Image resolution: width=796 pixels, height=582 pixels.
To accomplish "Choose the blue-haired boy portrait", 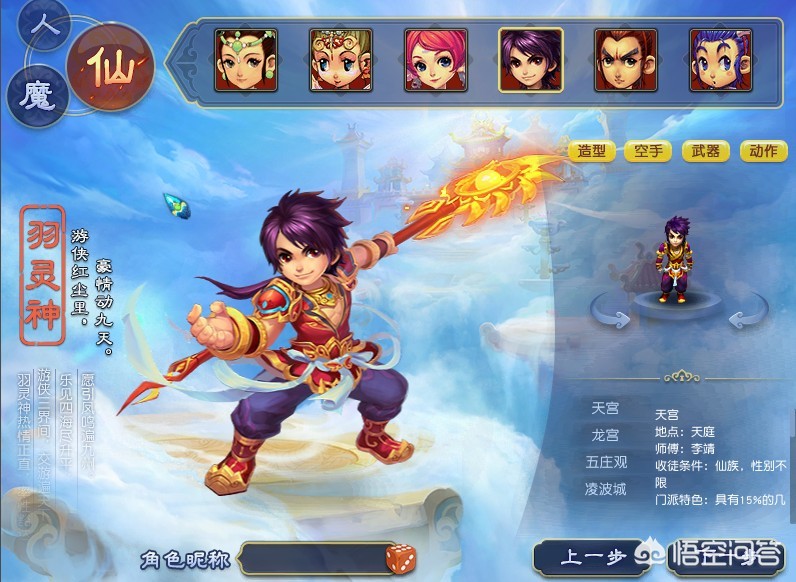I will coord(720,59).
